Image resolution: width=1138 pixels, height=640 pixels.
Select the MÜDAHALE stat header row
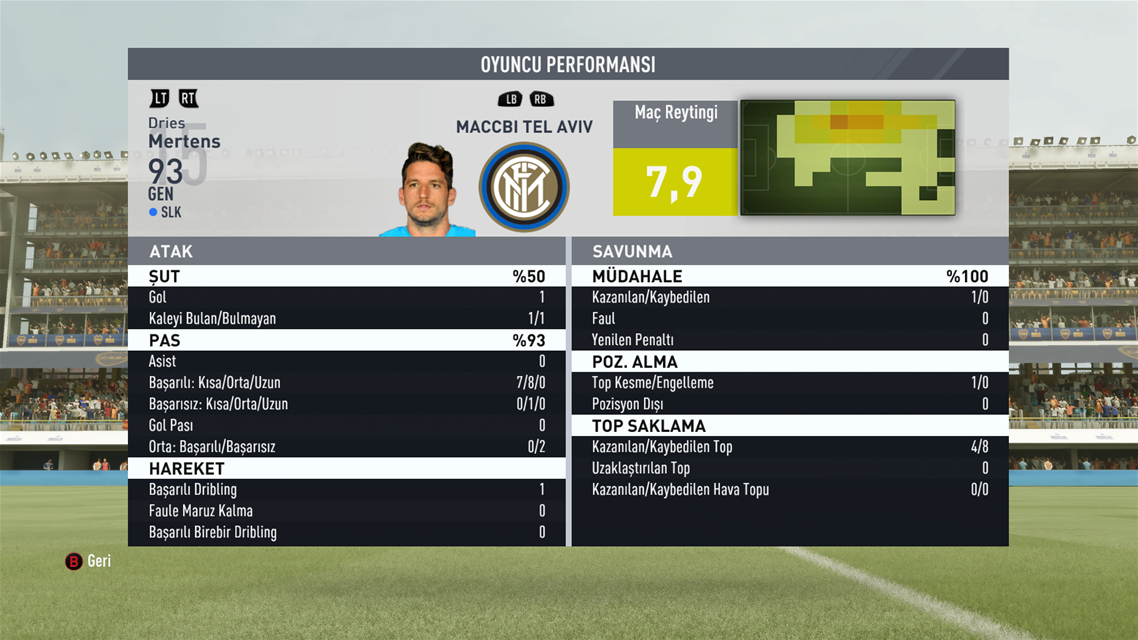tap(789, 276)
